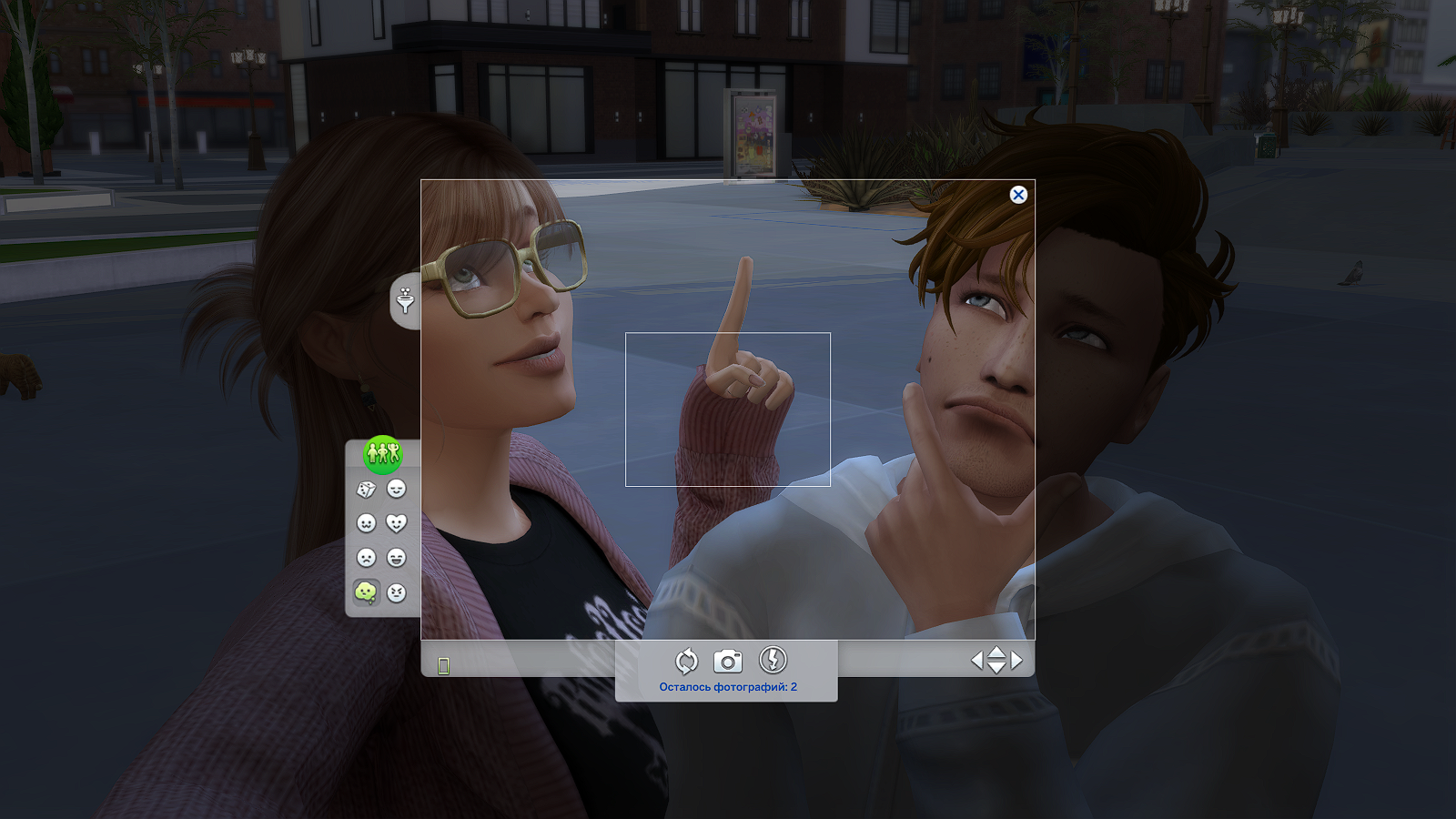Toggle the grossed-out sick expression
The image size is (1456, 819).
click(367, 591)
